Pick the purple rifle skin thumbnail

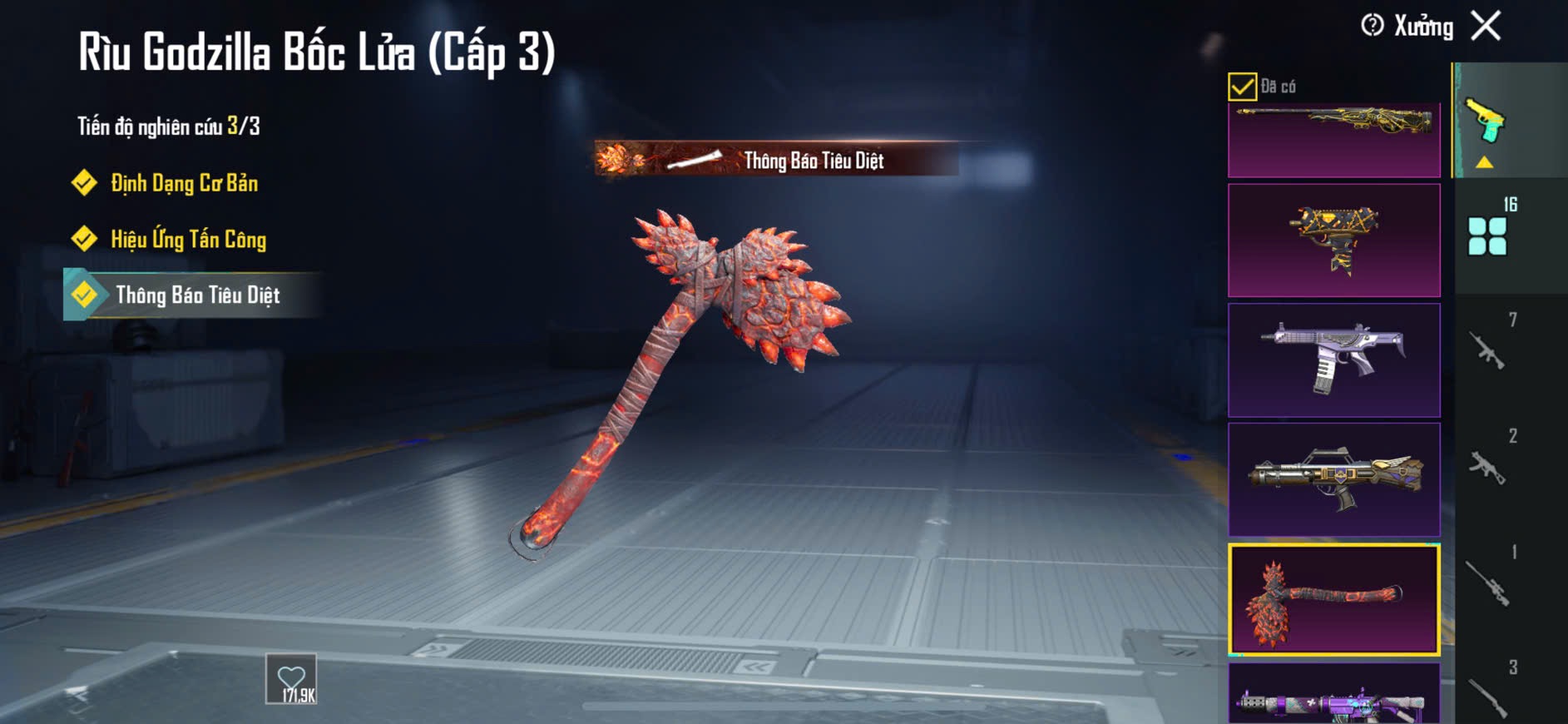click(x=1333, y=695)
